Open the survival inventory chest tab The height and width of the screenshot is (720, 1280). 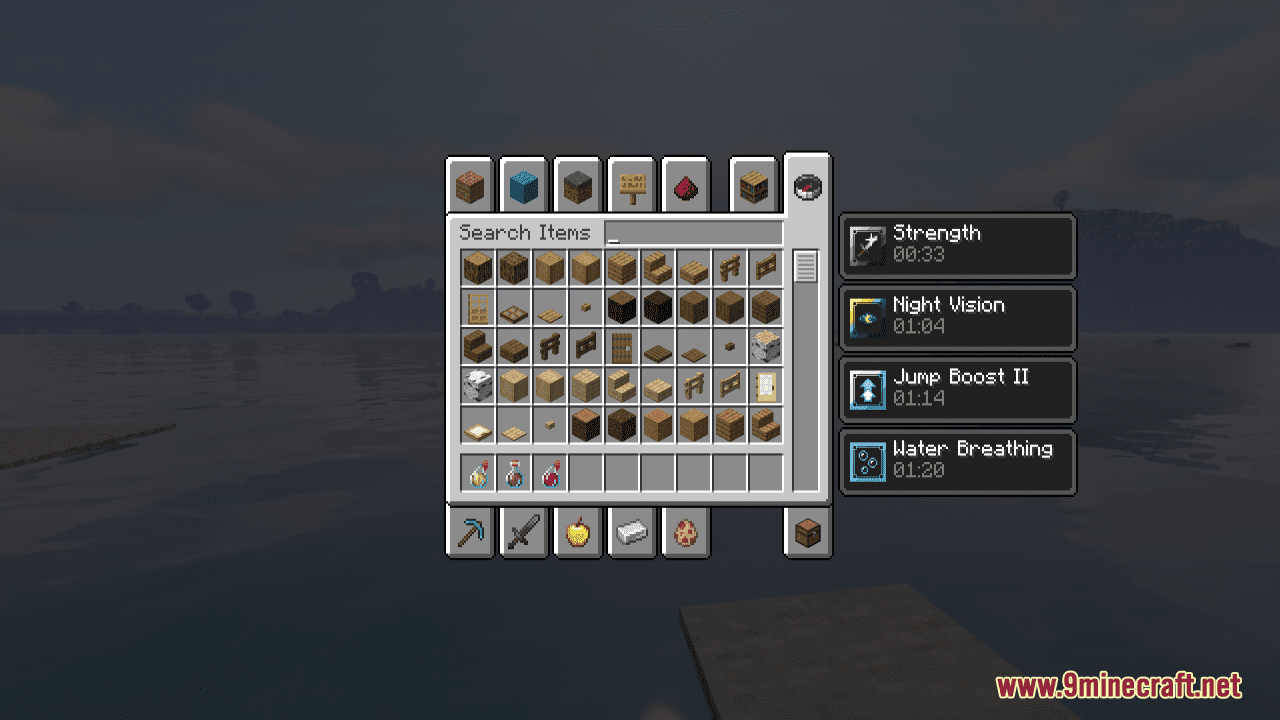806,532
